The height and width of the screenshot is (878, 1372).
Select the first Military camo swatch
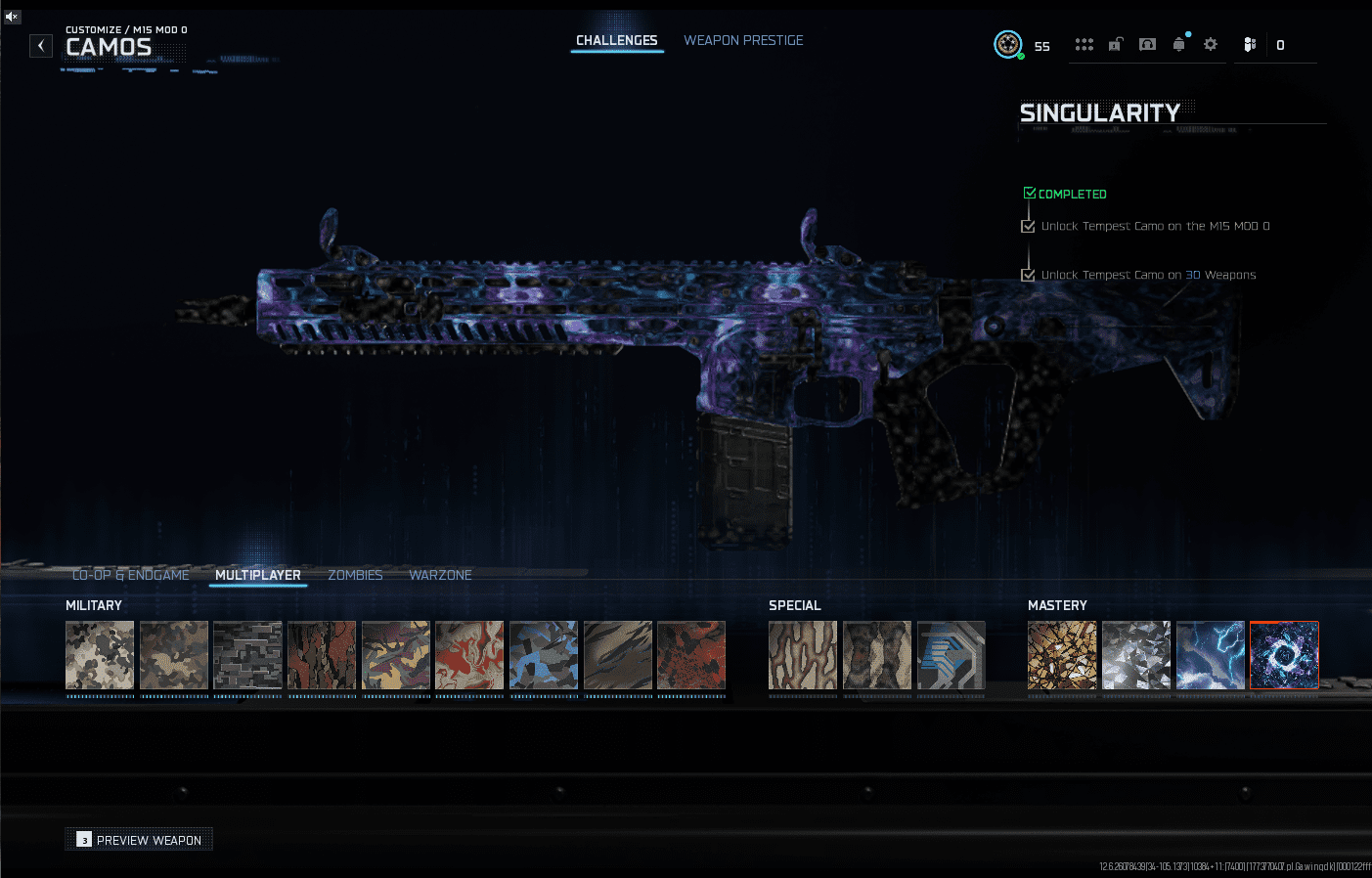tap(99, 655)
